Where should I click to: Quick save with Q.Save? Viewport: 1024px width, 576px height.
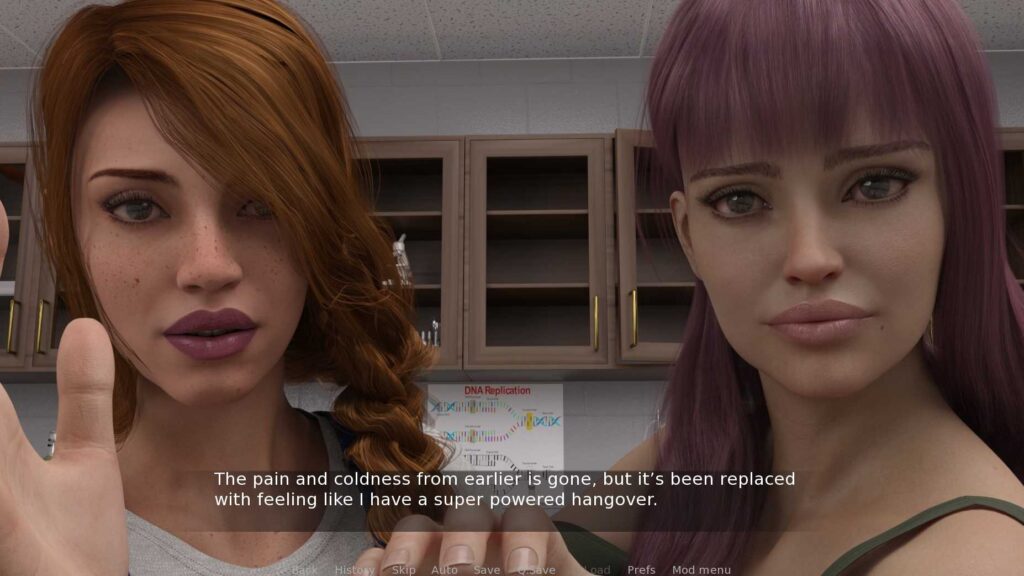point(536,570)
